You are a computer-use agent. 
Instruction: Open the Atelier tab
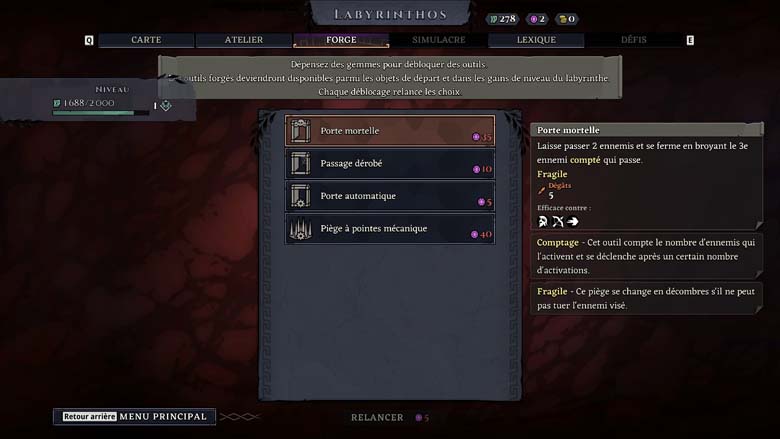[243, 40]
